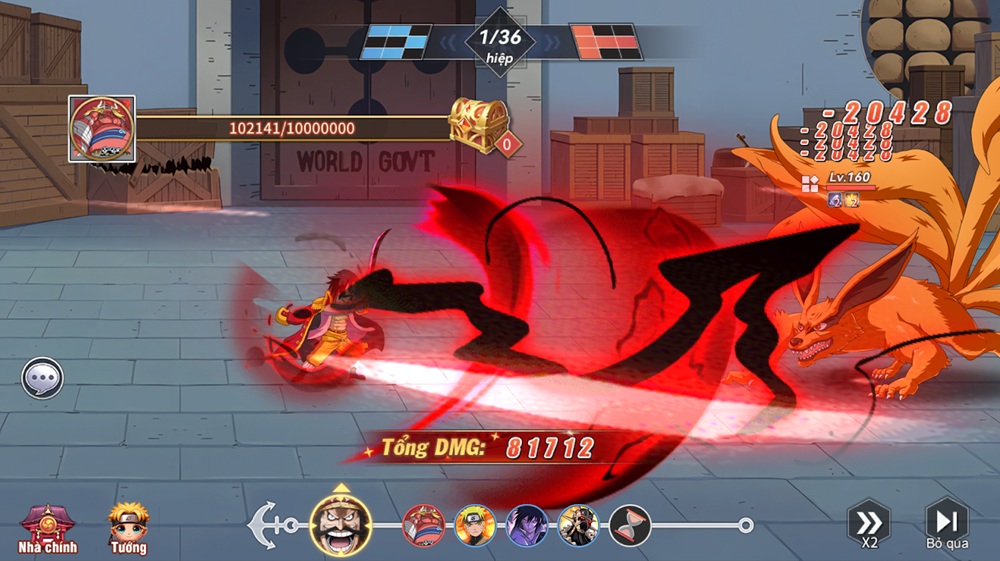
Task: Click the golden treasure chest reward
Action: point(480,125)
